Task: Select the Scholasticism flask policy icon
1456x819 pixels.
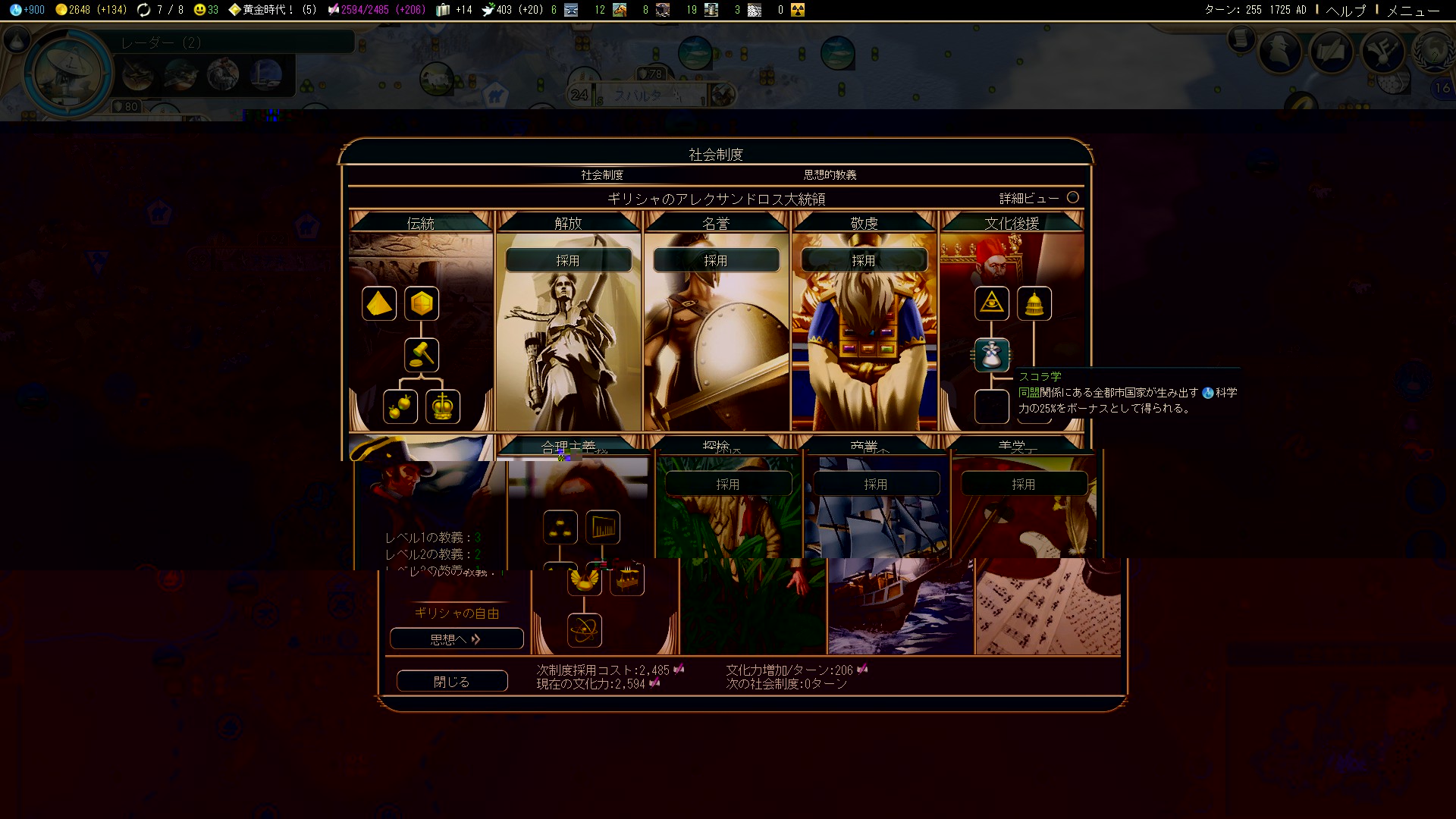Action: [x=992, y=355]
